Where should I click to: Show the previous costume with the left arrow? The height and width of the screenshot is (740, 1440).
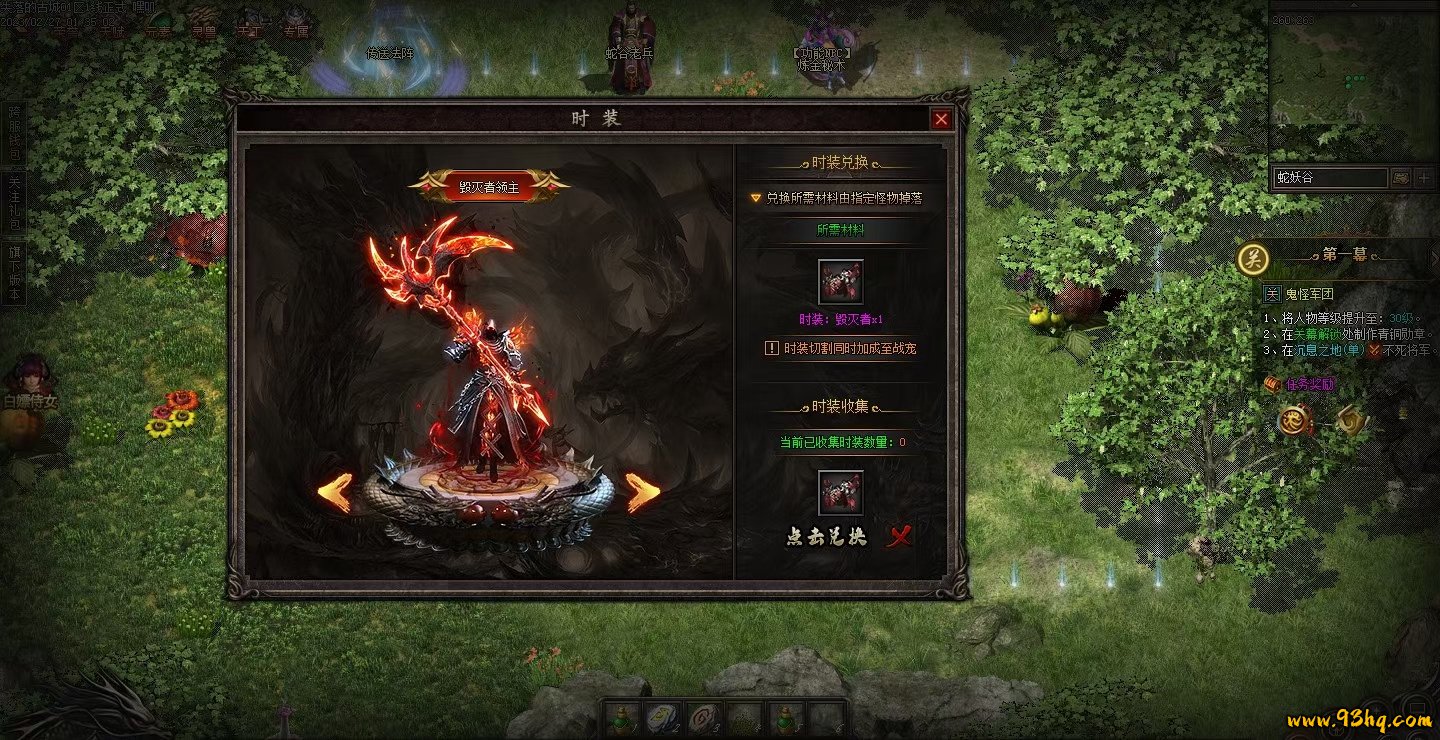click(335, 492)
